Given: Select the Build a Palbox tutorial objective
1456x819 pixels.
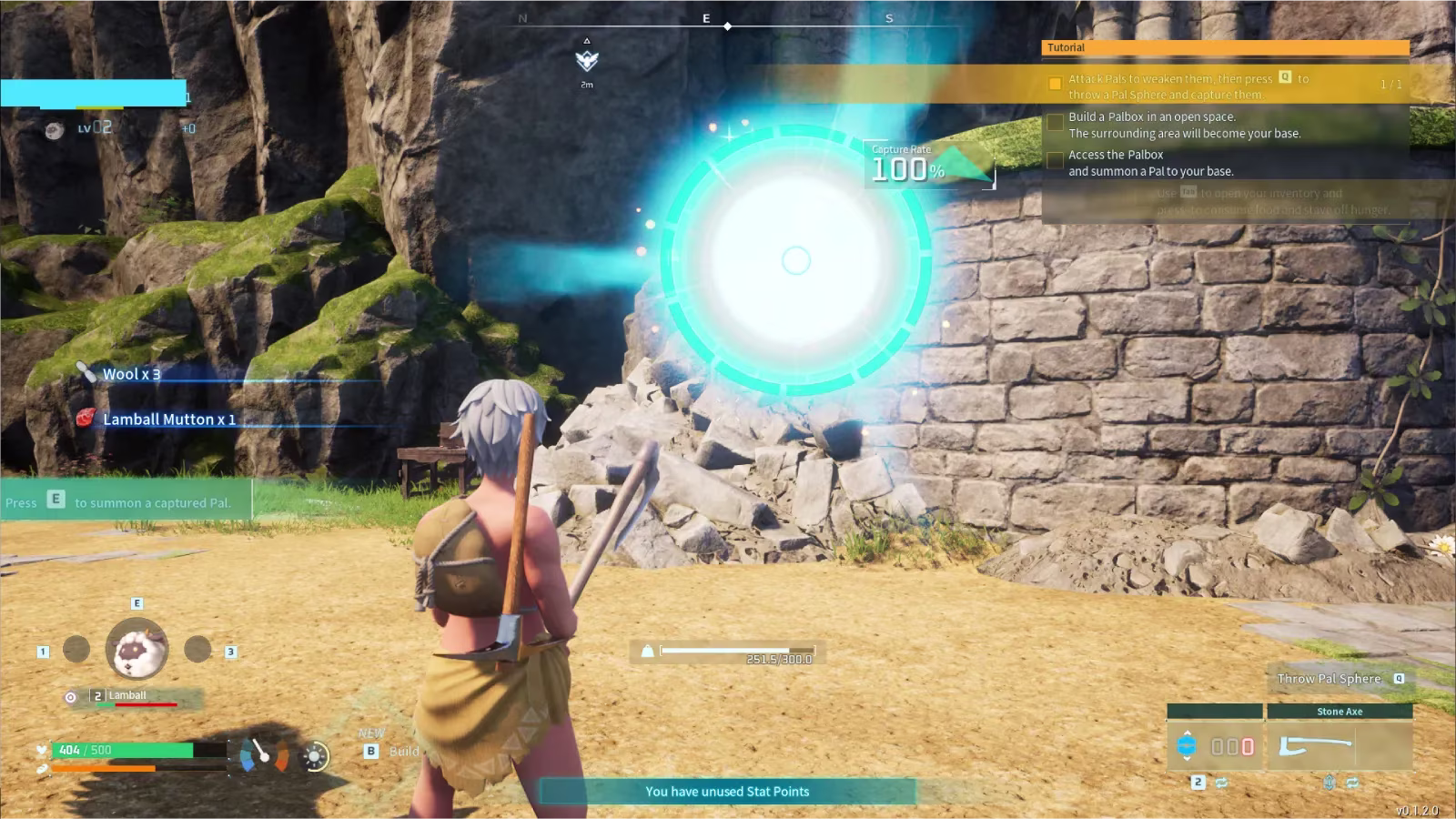Looking at the screenshot, I should [1183, 125].
